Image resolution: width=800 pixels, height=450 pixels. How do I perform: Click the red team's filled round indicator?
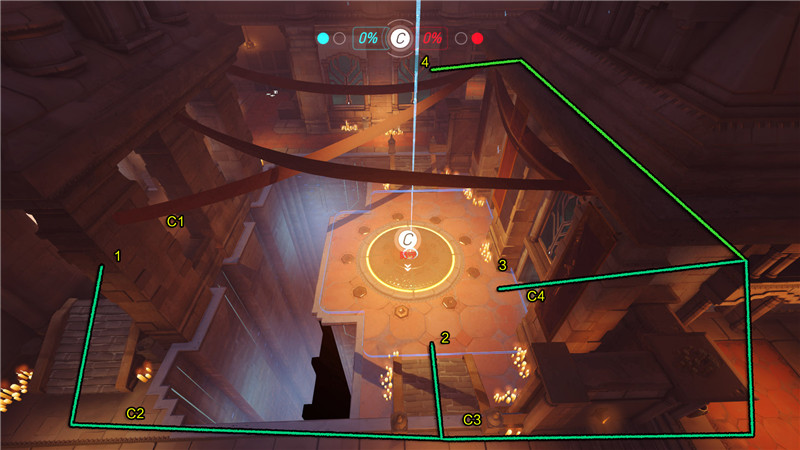(x=478, y=39)
